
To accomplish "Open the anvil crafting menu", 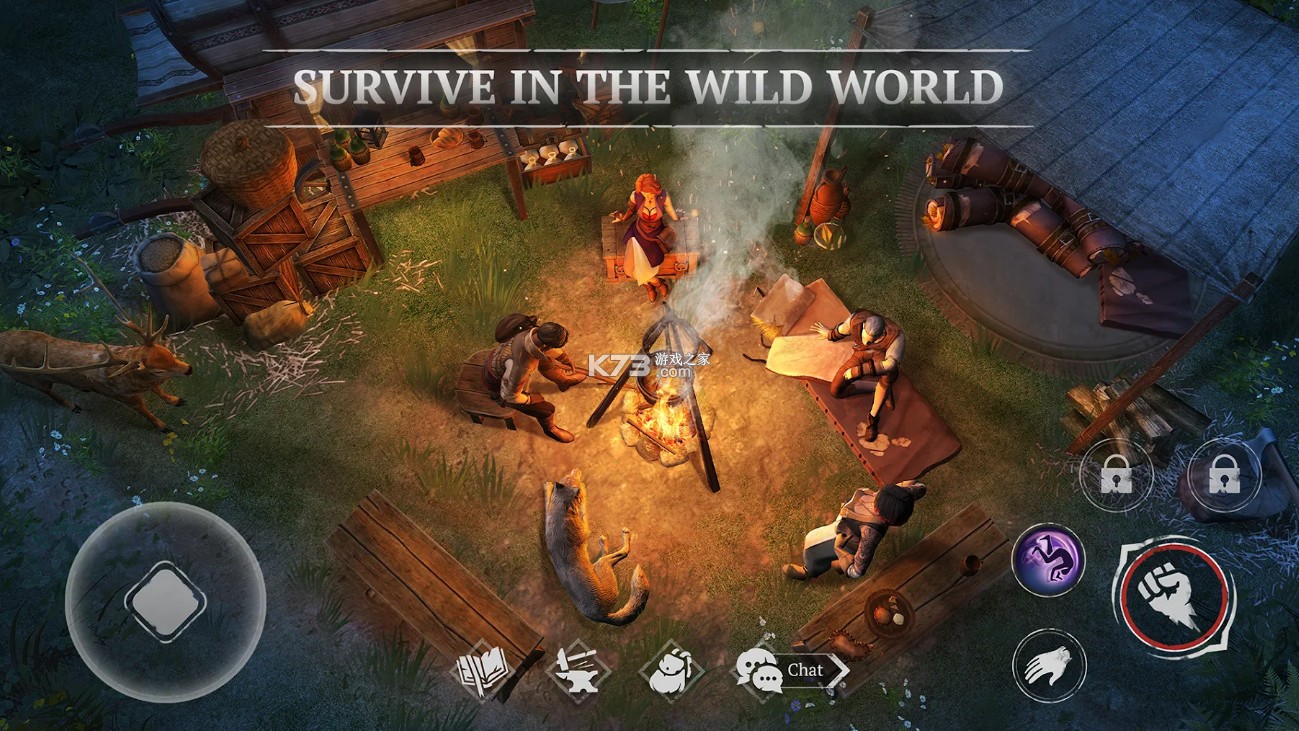I will (x=579, y=671).
